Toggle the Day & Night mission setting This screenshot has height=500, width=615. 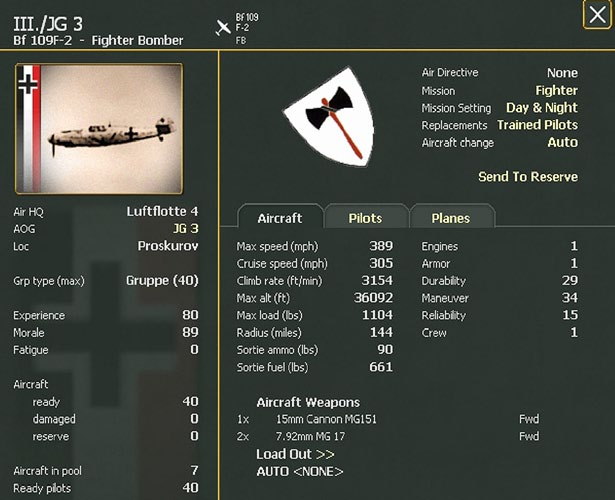541,108
